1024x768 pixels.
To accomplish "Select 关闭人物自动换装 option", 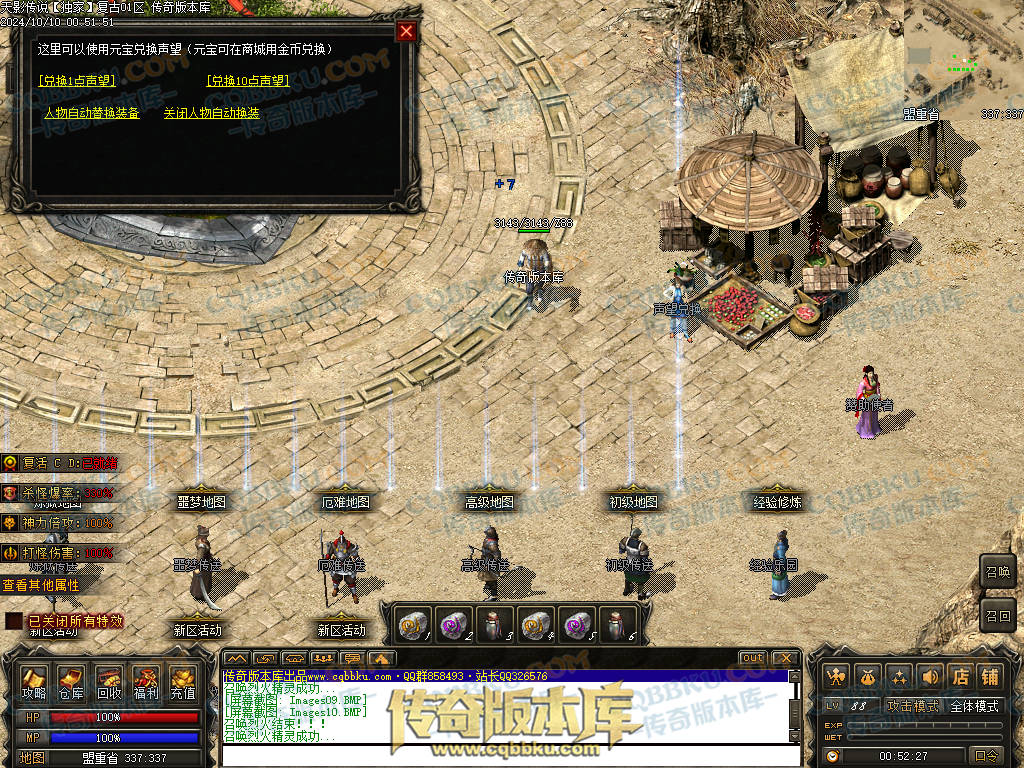I will tap(211, 114).
